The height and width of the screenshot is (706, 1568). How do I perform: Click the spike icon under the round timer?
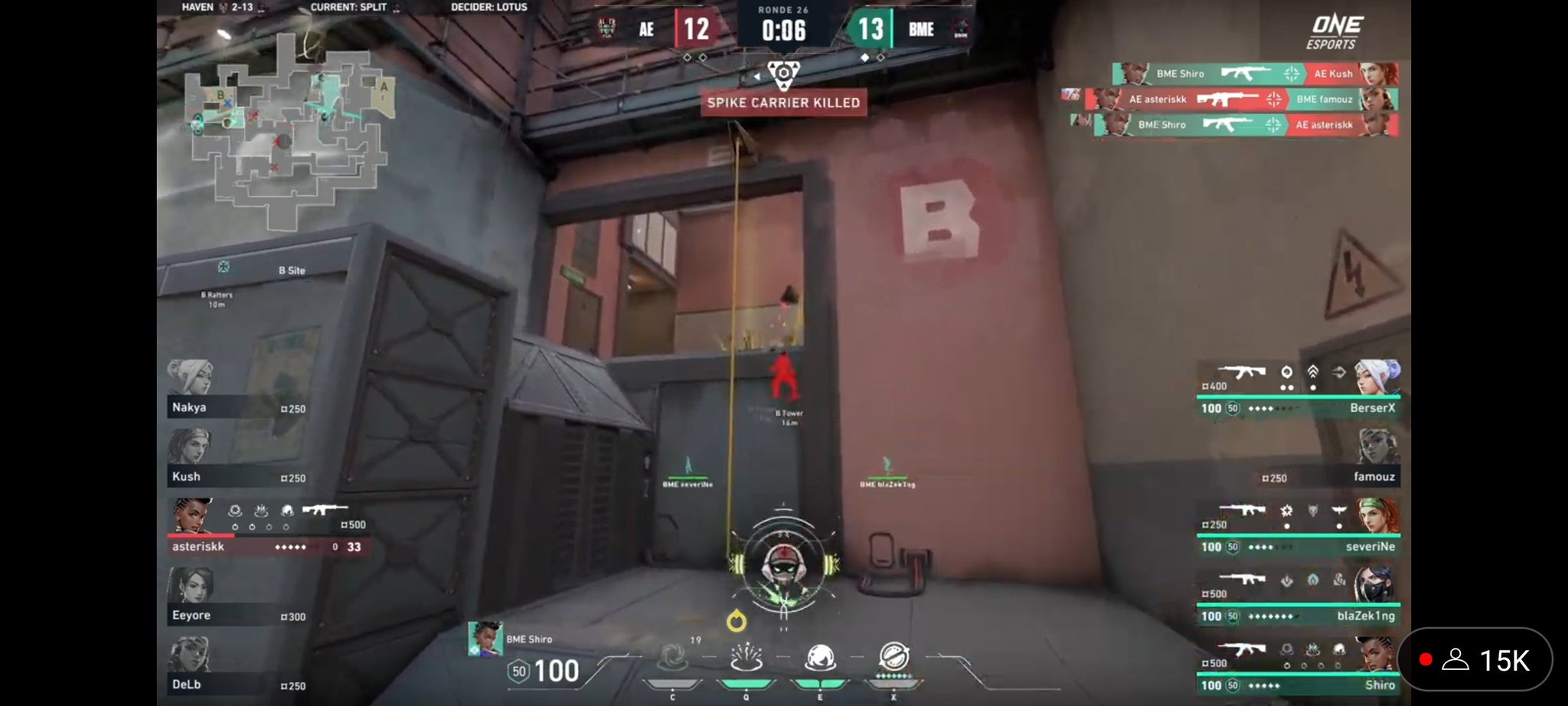tap(785, 73)
